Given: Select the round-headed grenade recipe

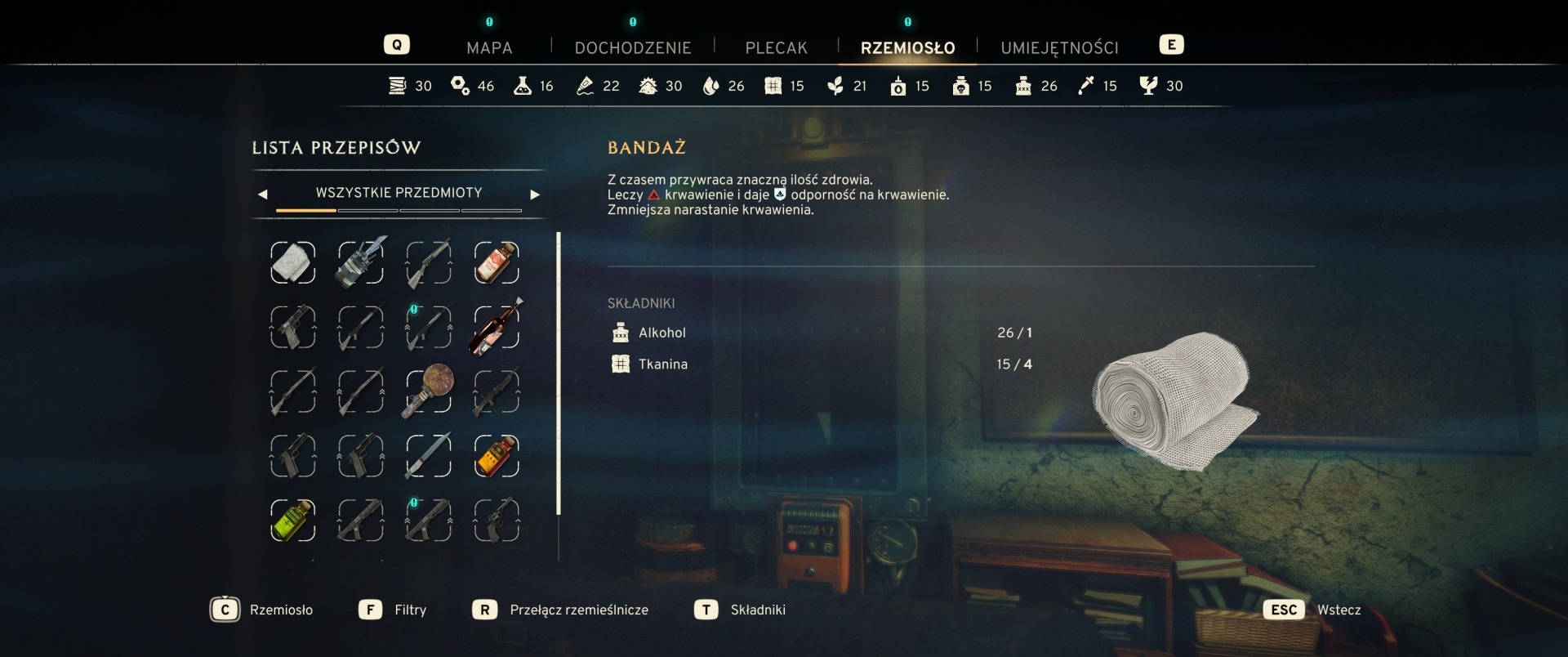Looking at the screenshot, I should click(428, 391).
